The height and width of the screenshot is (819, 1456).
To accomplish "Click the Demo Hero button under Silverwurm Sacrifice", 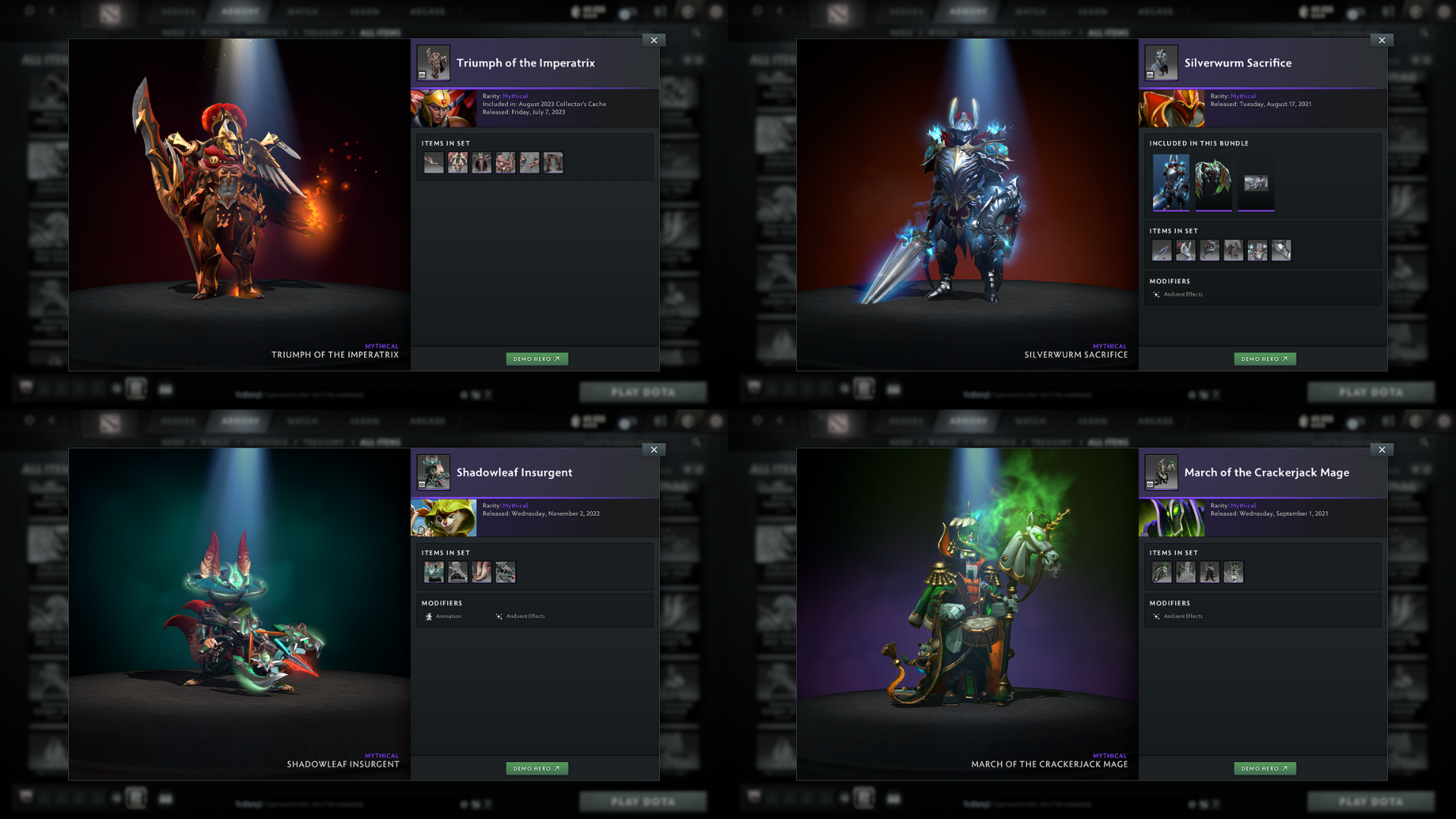I will click(1265, 359).
